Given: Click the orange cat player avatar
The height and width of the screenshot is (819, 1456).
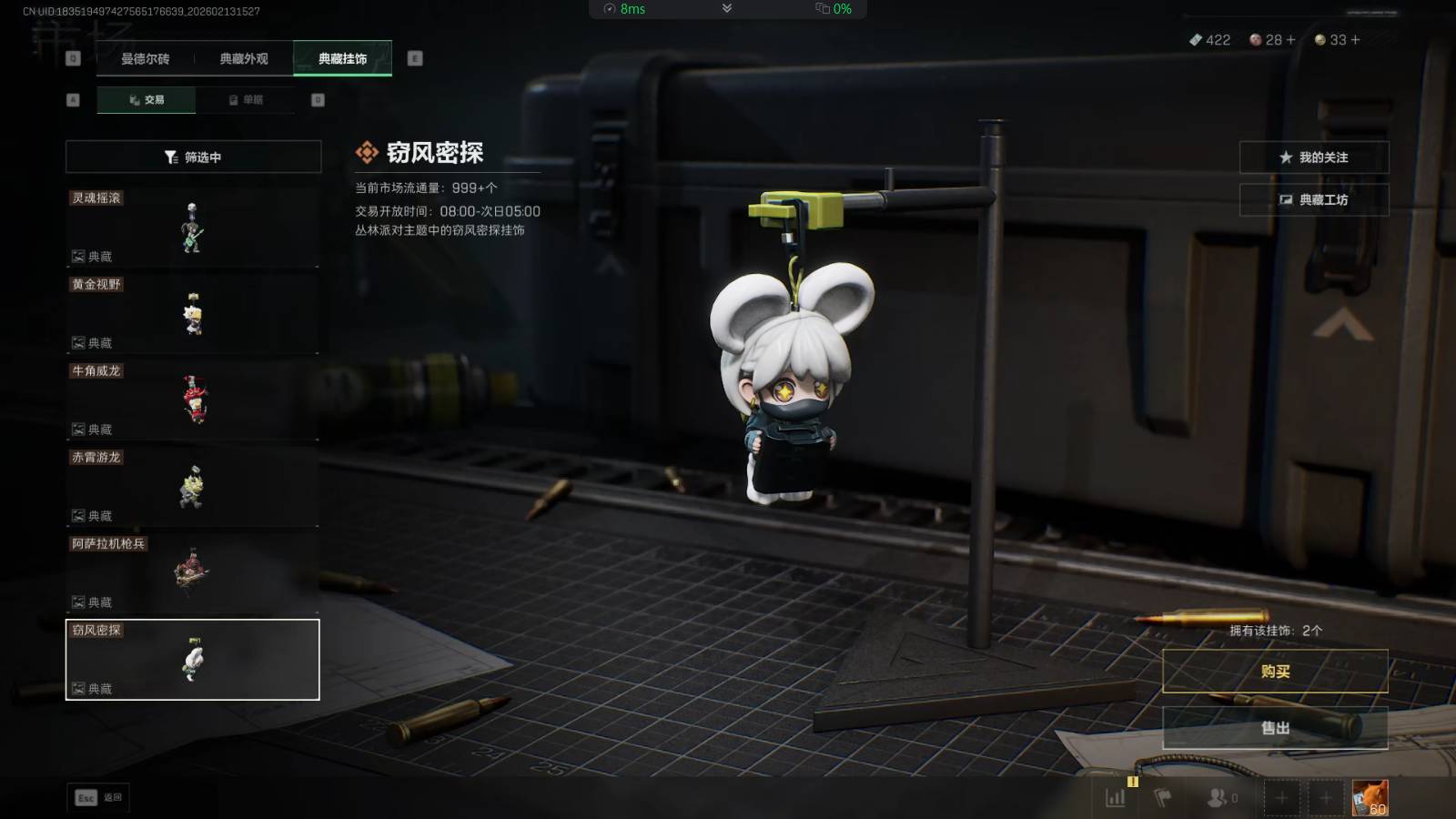Looking at the screenshot, I should point(1370,798).
